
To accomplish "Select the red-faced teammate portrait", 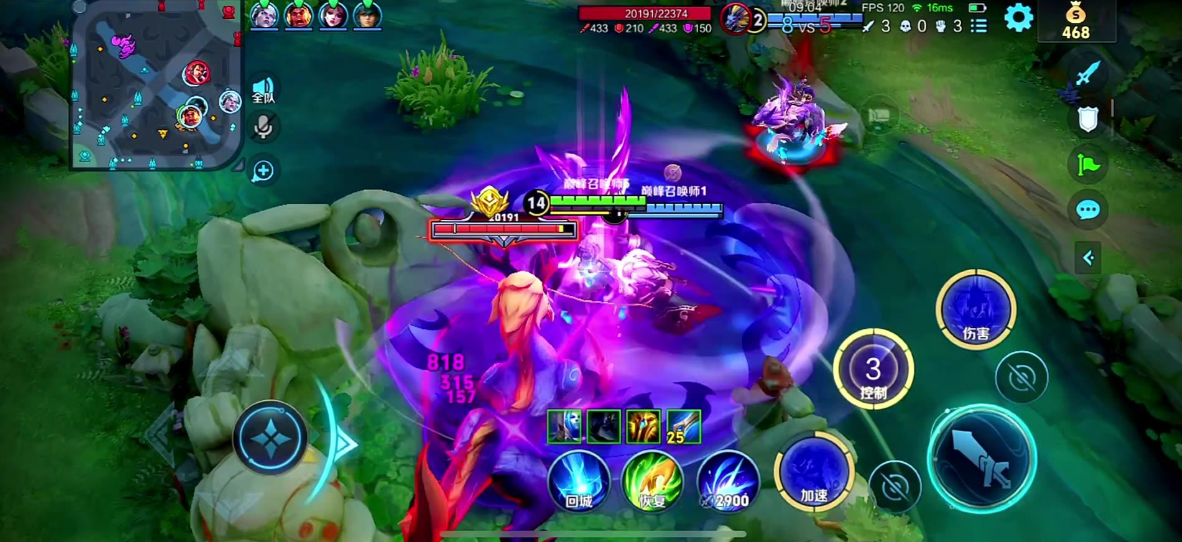I will pos(298,16).
